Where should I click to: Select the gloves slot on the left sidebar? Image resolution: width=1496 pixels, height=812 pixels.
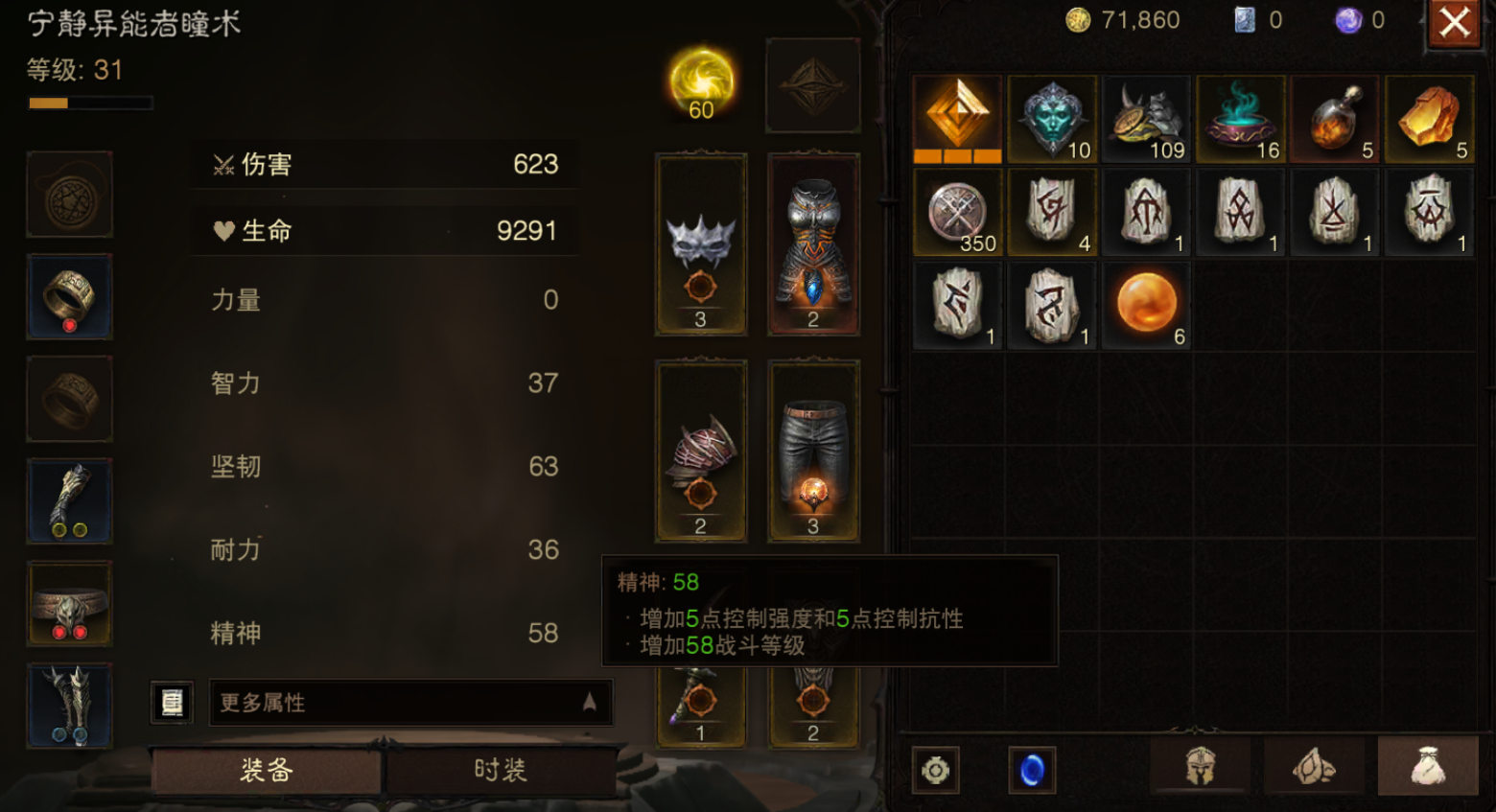[x=68, y=499]
